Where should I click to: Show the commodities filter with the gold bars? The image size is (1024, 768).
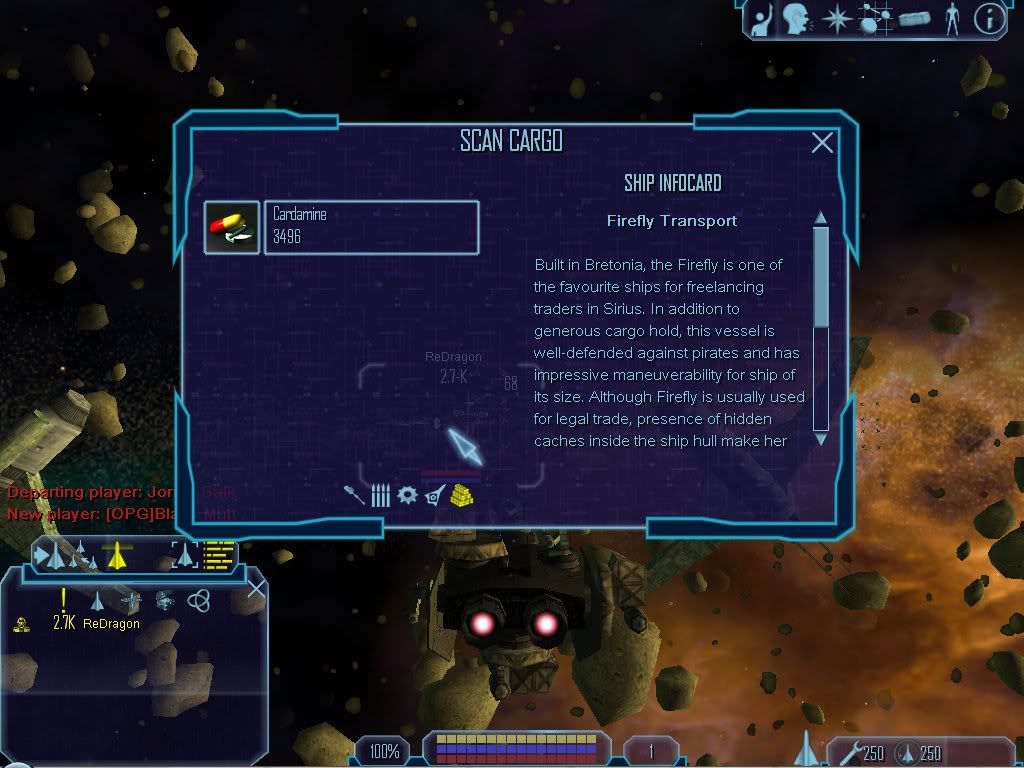462,494
